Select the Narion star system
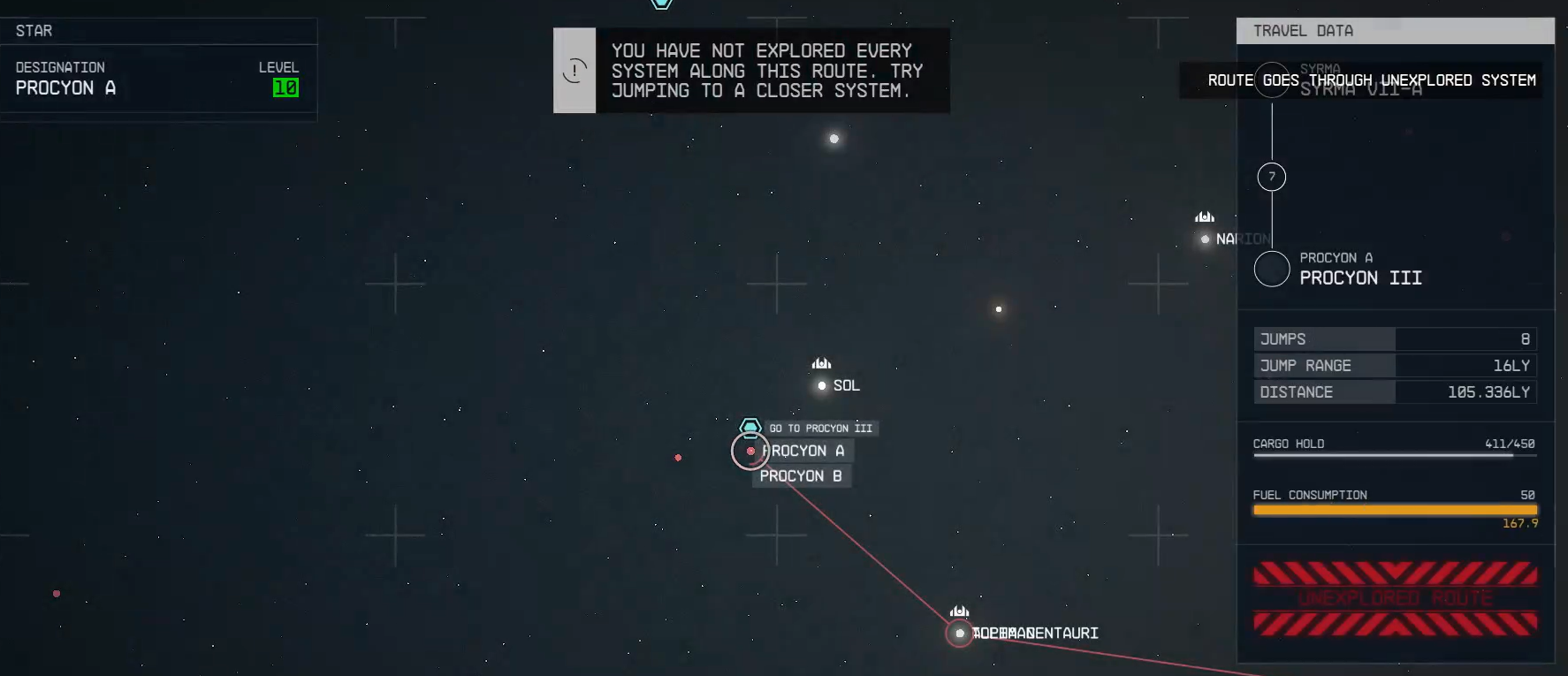 (1205, 239)
